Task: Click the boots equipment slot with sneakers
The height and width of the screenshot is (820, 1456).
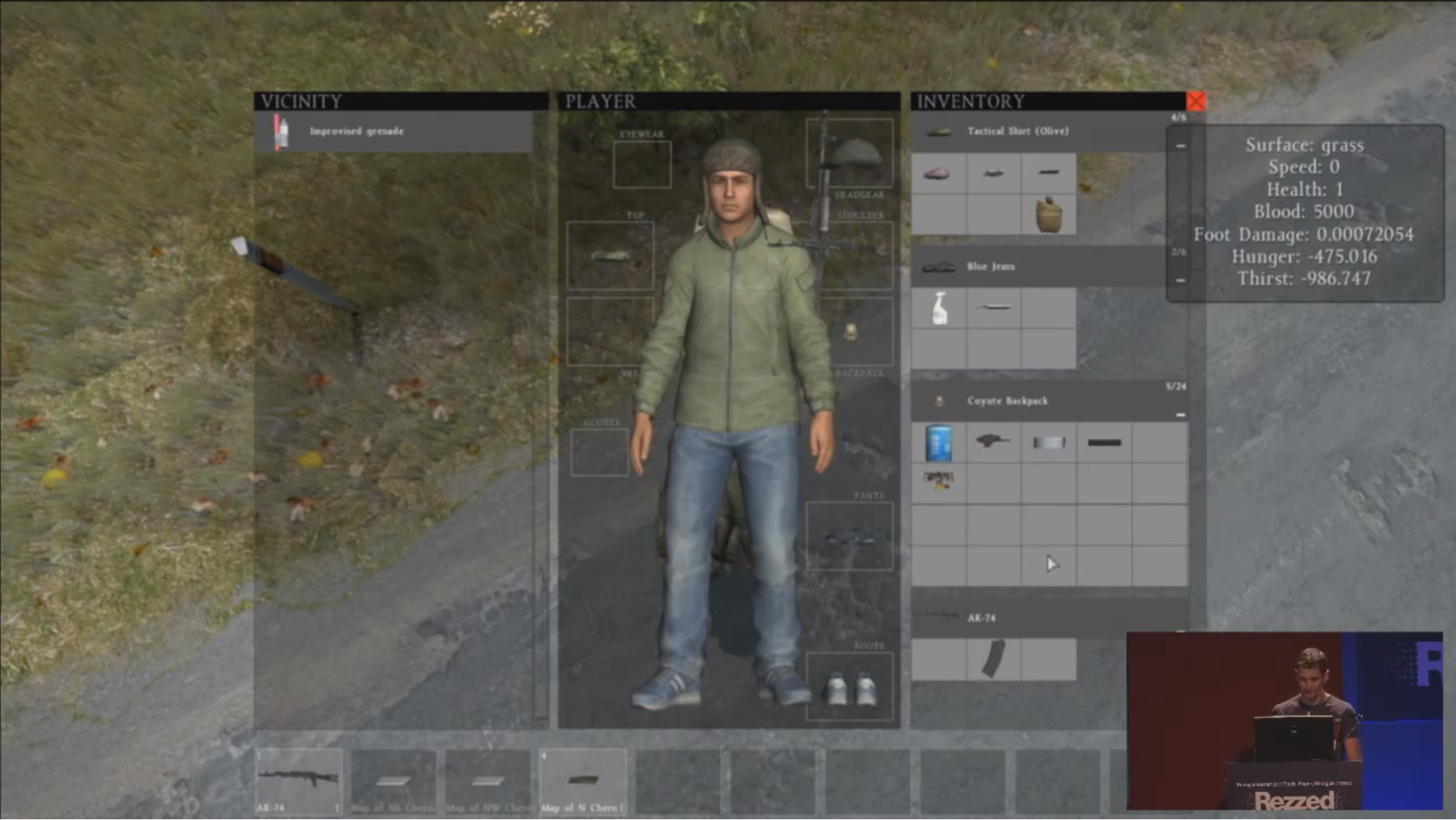Action: tap(850, 687)
